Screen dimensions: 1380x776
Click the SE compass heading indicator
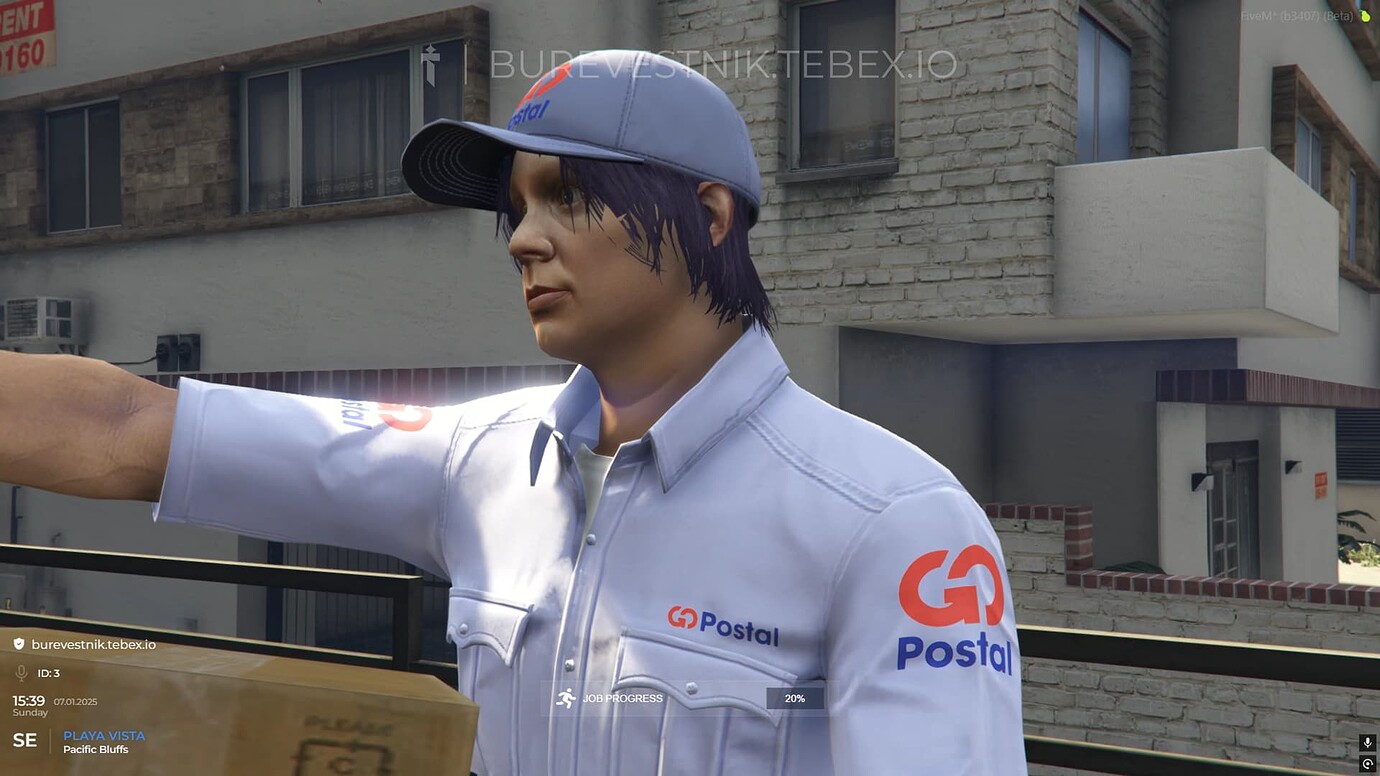coord(25,740)
